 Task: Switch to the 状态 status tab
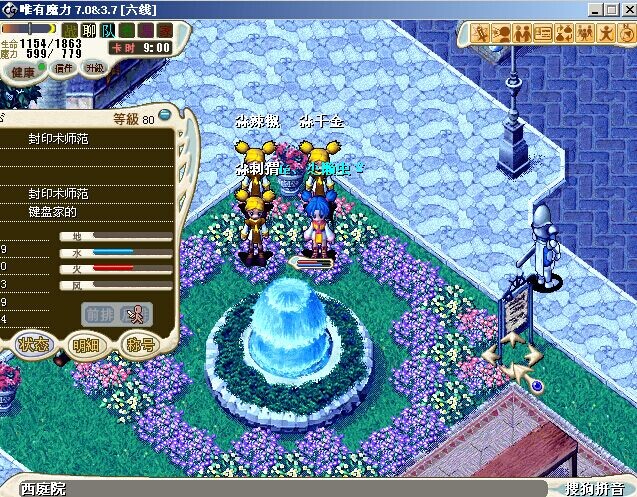pyautogui.click(x=32, y=345)
